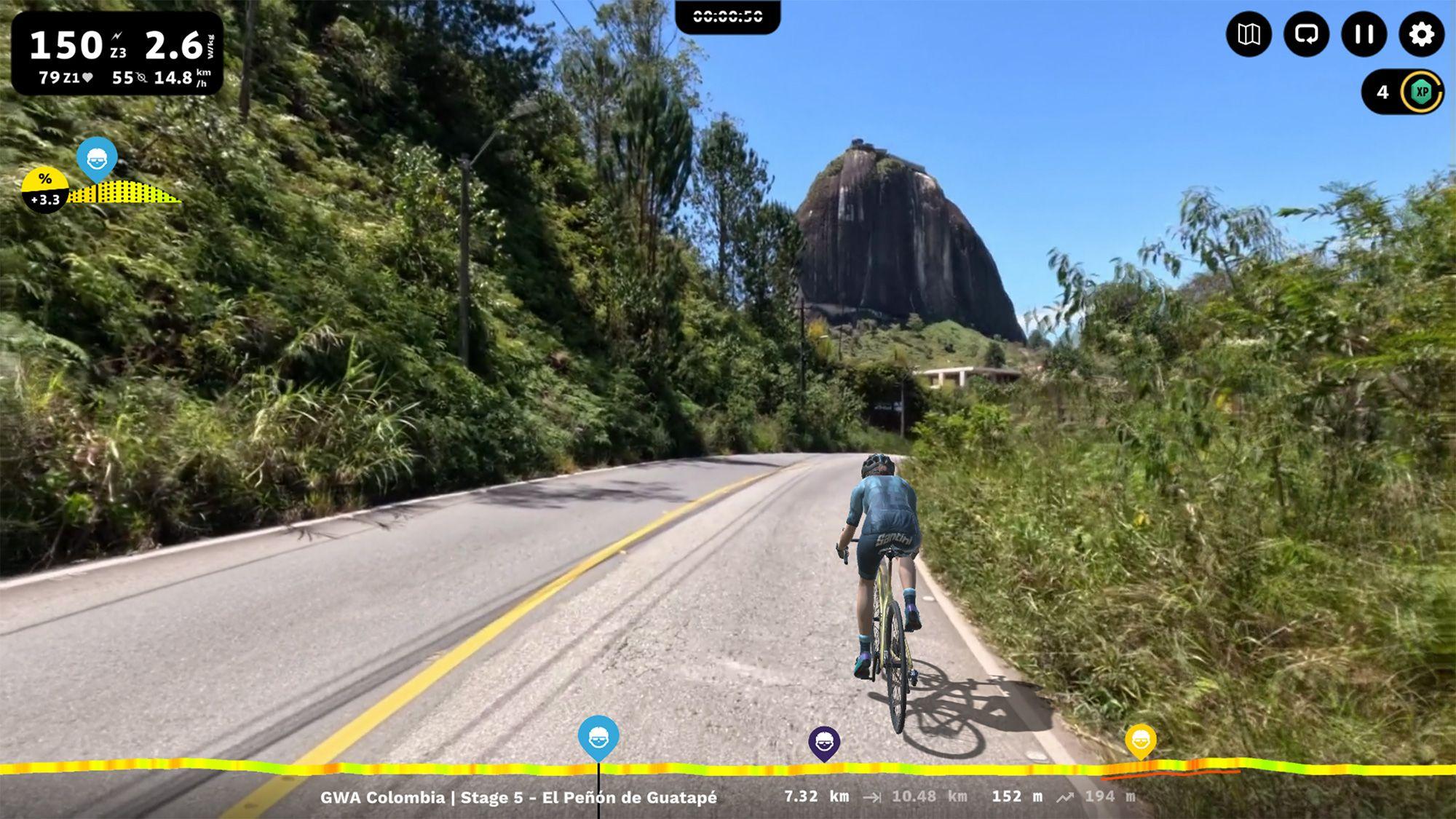Select the yellow rider marker on route profile
This screenshot has width=1456, height=819.
(1140, 741)
